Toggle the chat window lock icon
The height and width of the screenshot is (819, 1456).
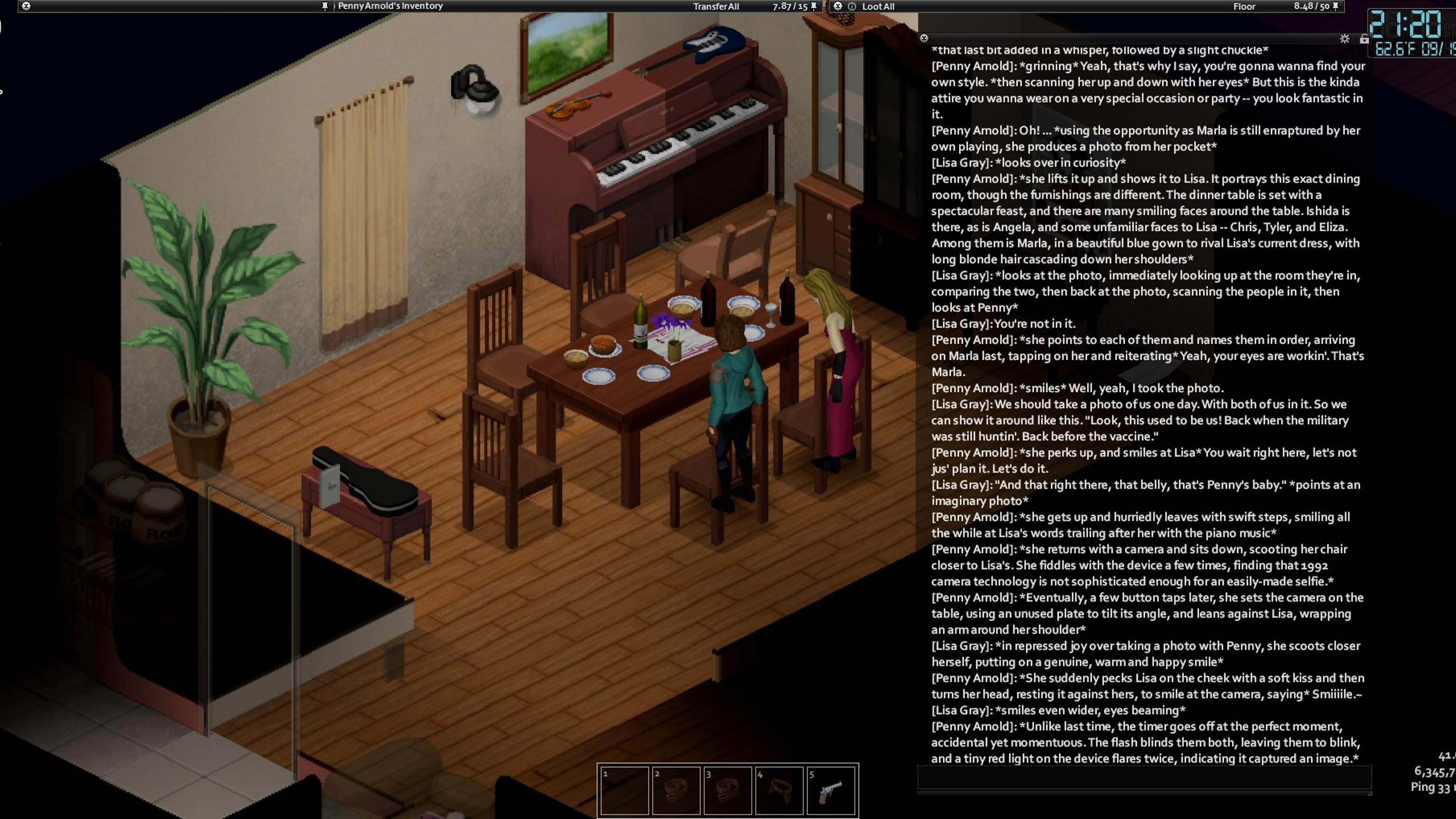[x=1364, y=38]
